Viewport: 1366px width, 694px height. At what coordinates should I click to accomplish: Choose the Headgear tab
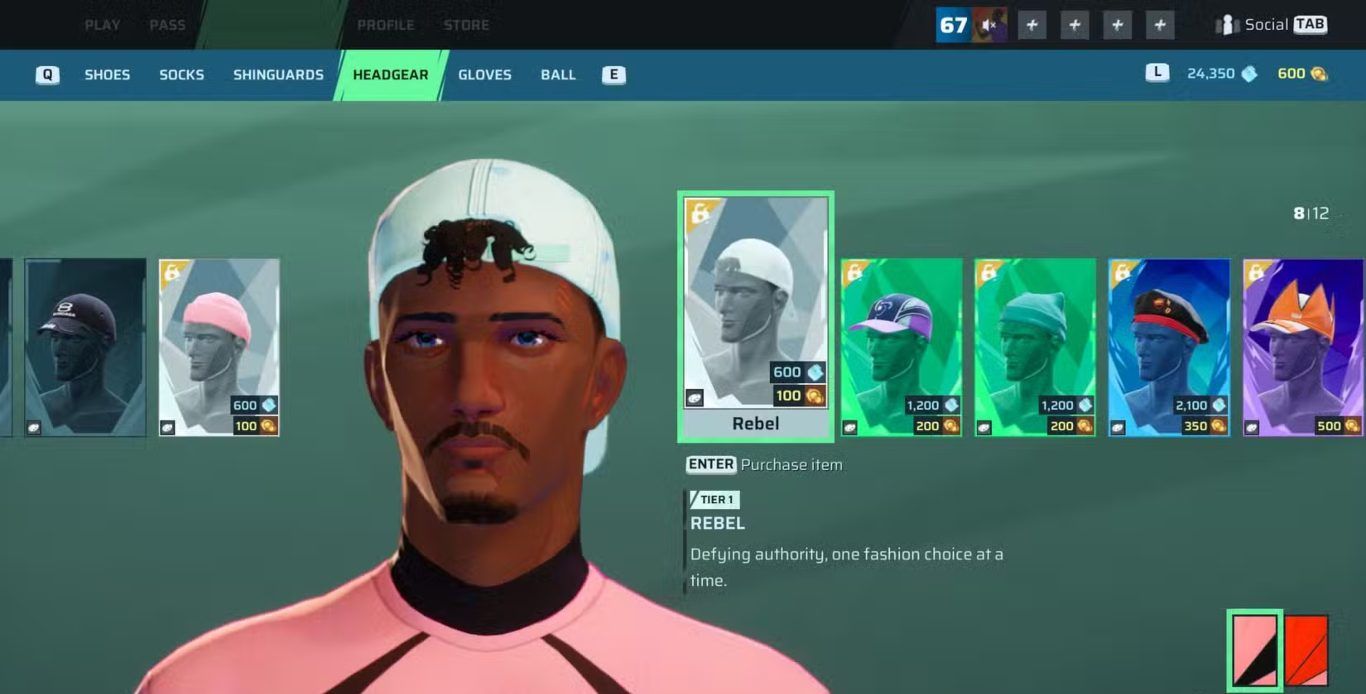390,75
